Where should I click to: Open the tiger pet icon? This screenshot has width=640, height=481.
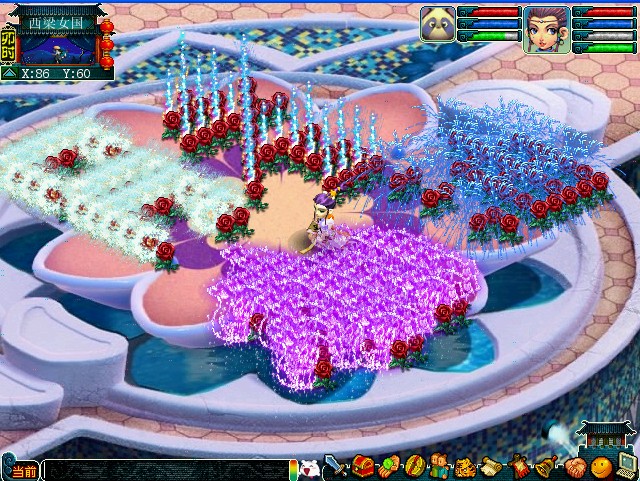pyautogui.click(x=466, y=467)
